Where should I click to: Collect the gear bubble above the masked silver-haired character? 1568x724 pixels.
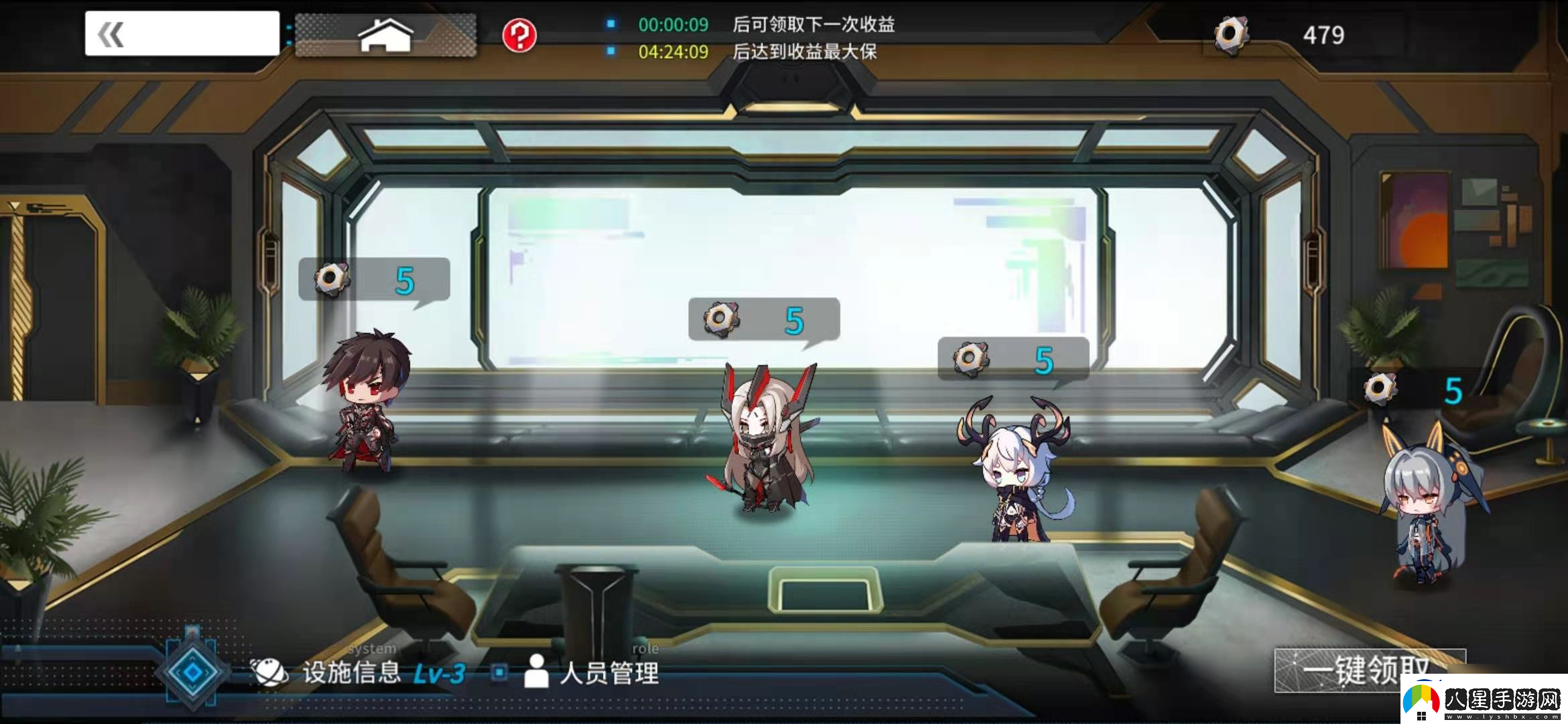point(763,319)
